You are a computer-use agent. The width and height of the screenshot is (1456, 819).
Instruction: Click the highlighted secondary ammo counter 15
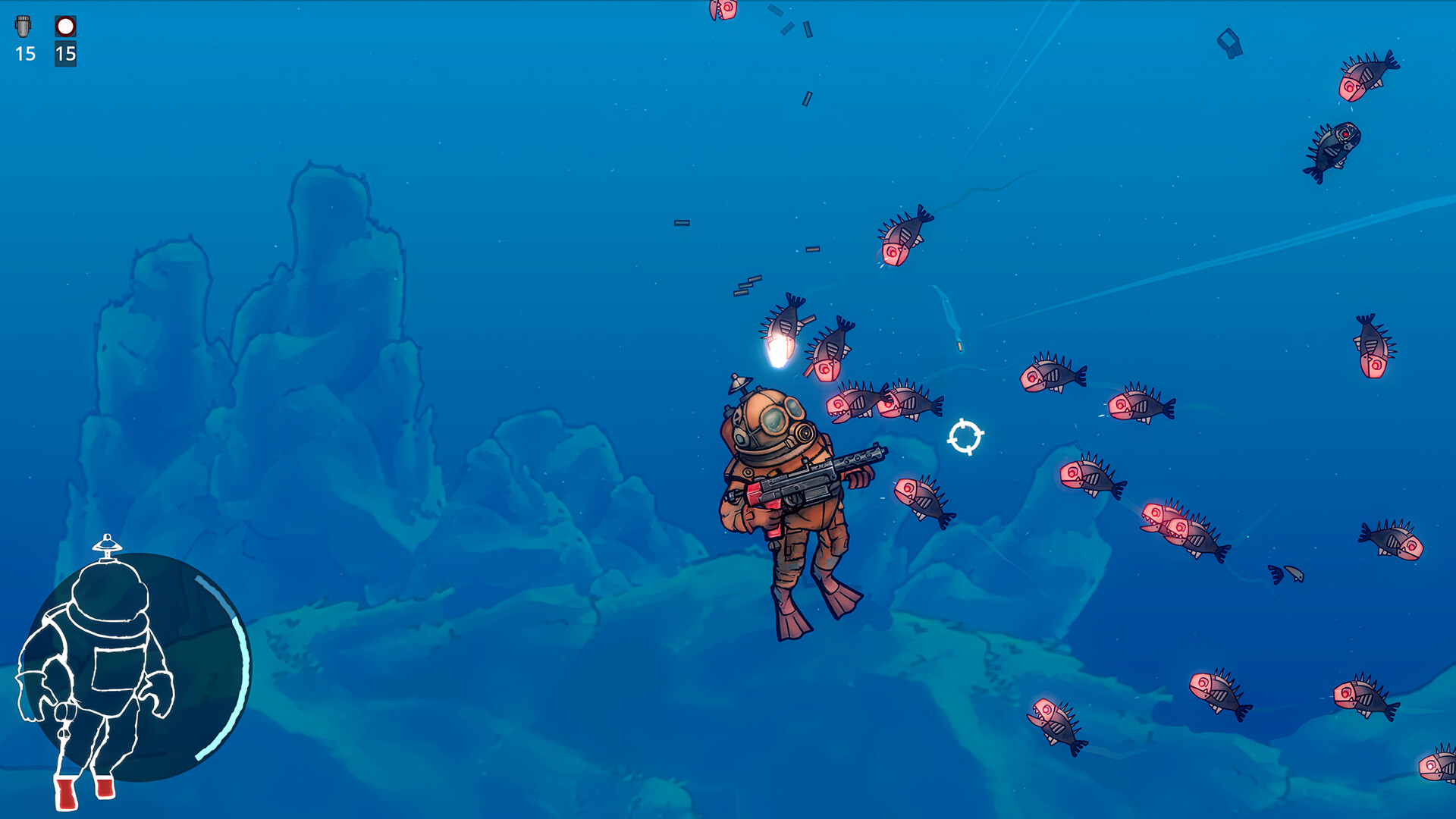66,55
